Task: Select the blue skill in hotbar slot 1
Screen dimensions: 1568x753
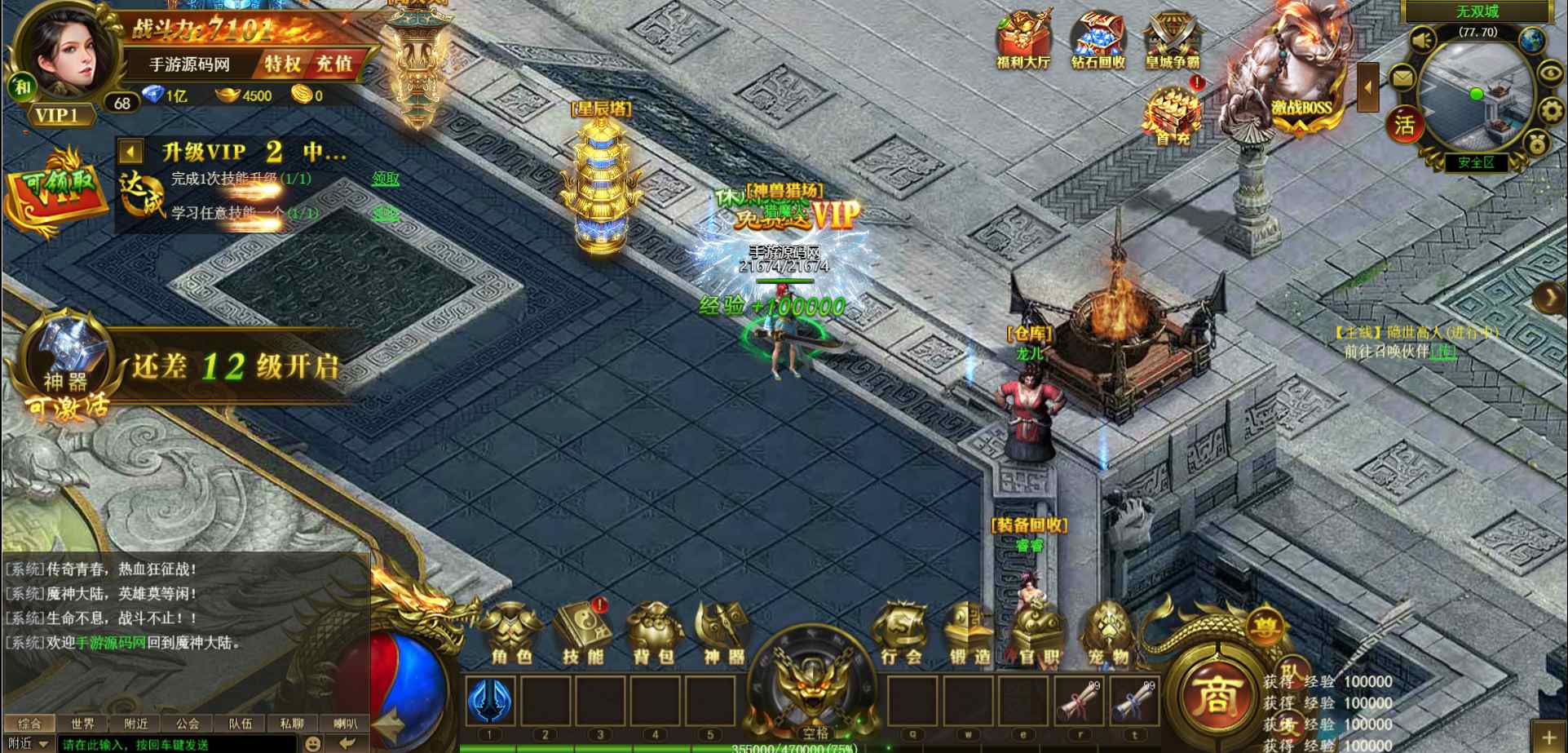Action: 490,701
